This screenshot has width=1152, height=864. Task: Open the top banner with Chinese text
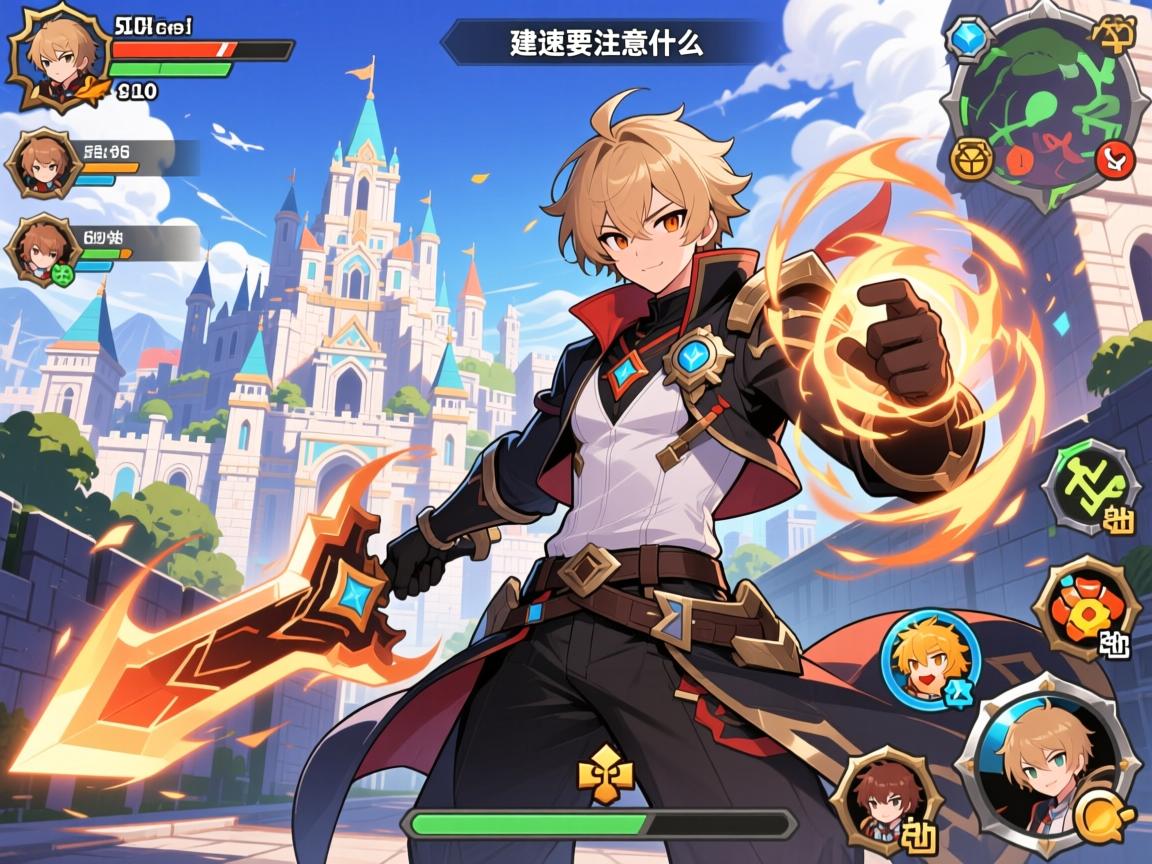[x=606, y=43]
